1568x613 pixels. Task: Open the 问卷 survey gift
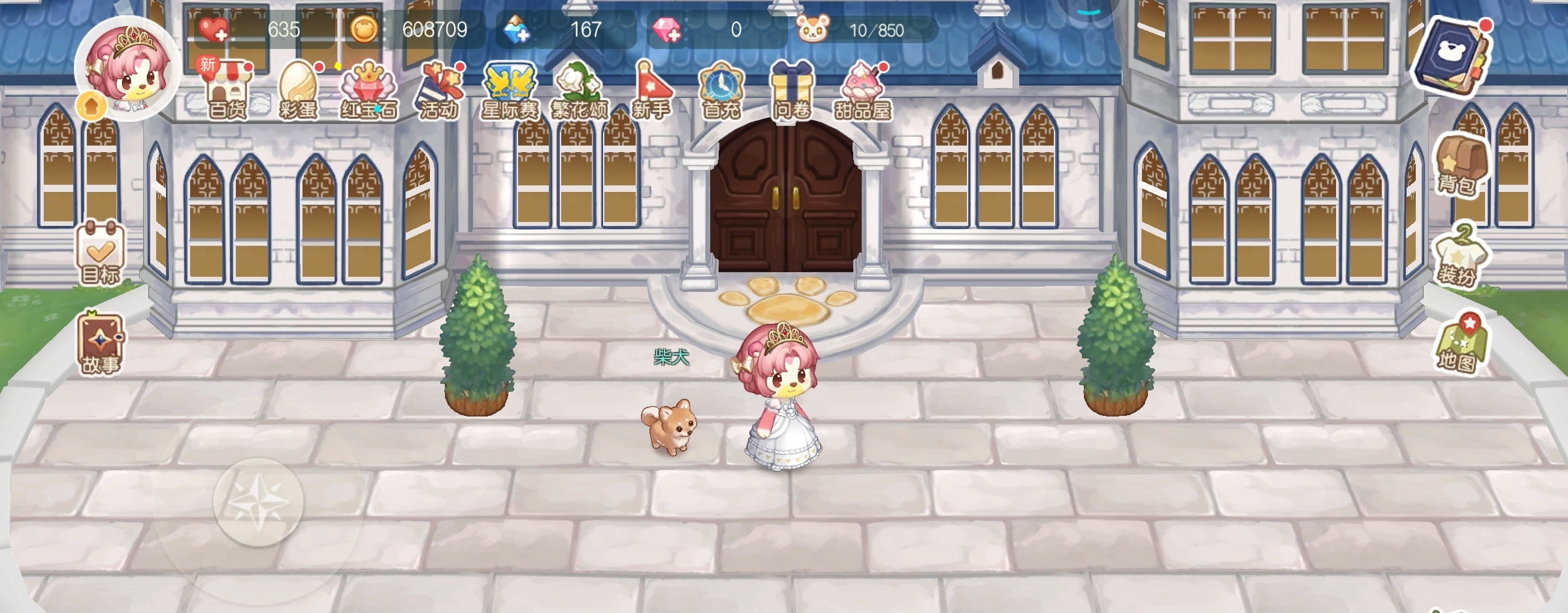click(x=792, y=91)
